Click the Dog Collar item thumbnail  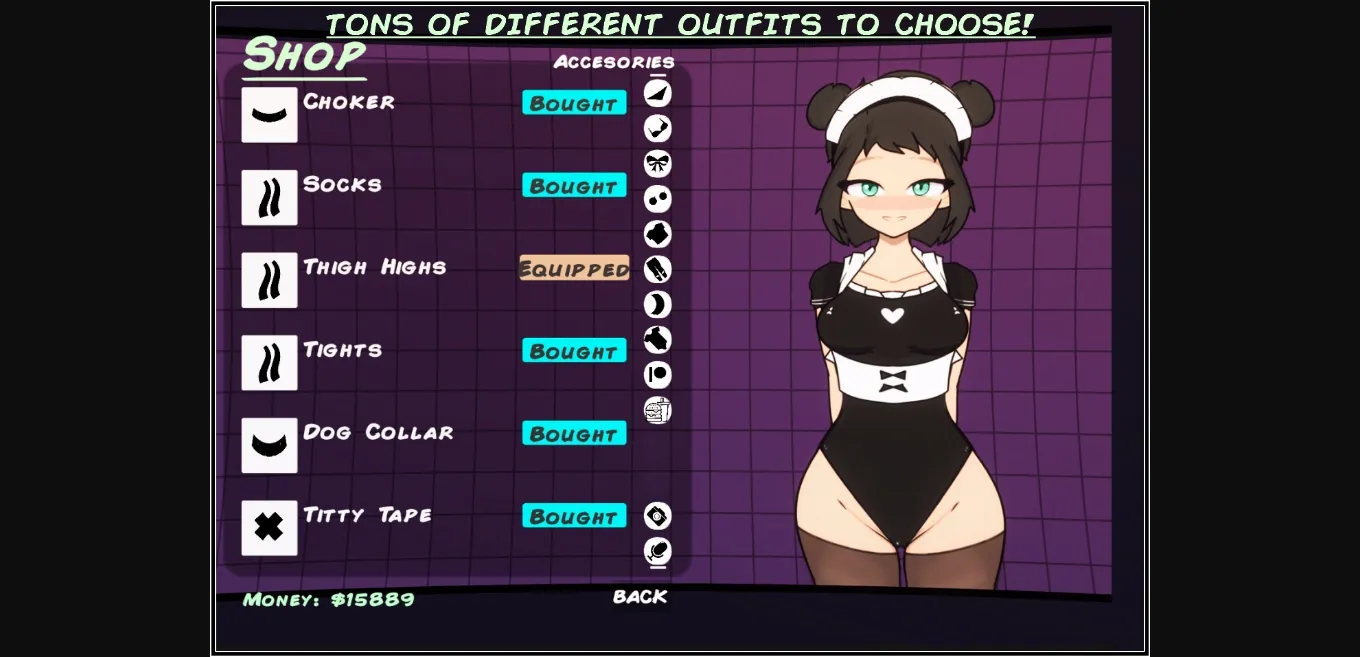269,445
